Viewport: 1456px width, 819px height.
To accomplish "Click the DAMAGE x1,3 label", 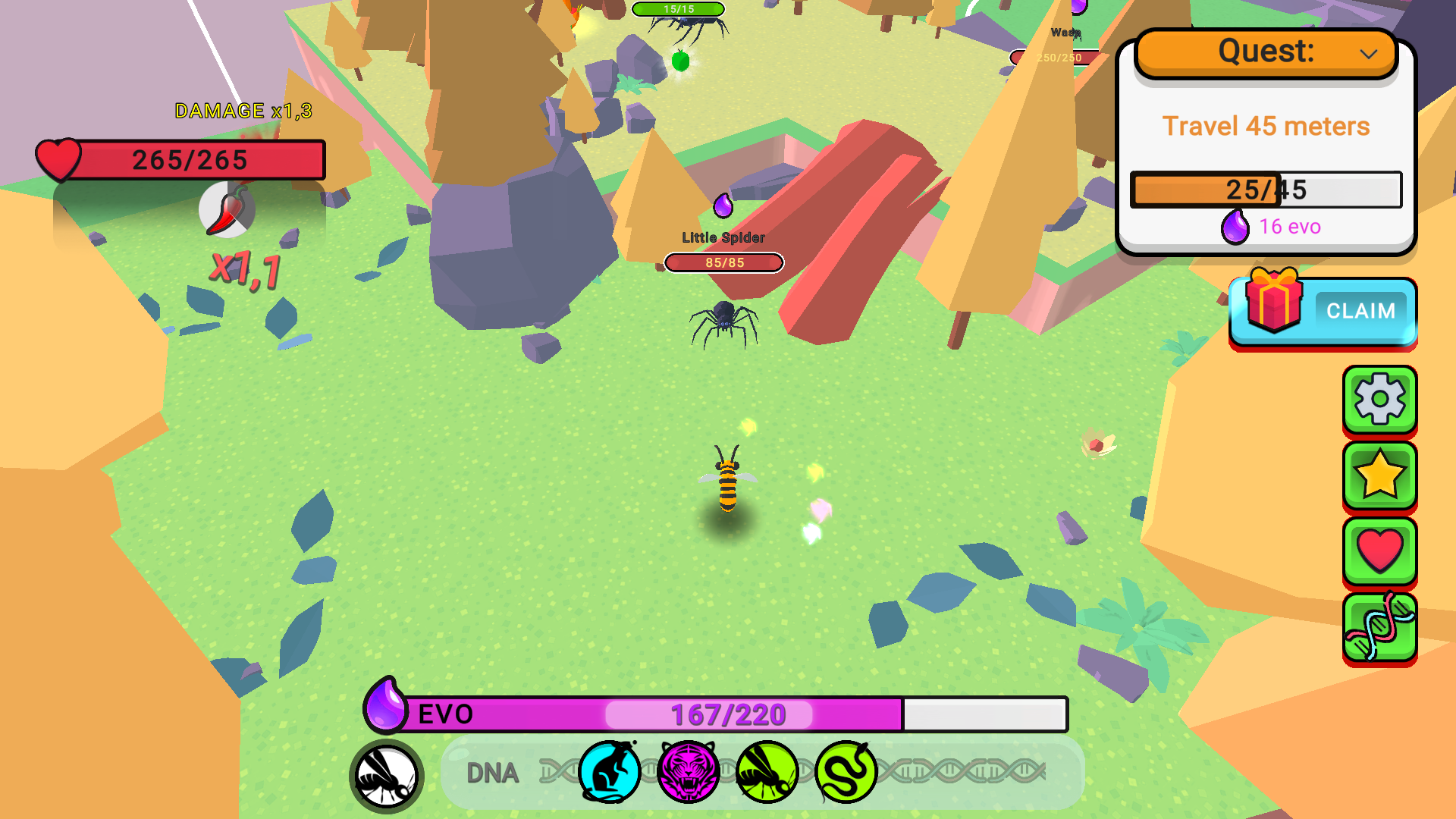I will [x=243, y=110].
